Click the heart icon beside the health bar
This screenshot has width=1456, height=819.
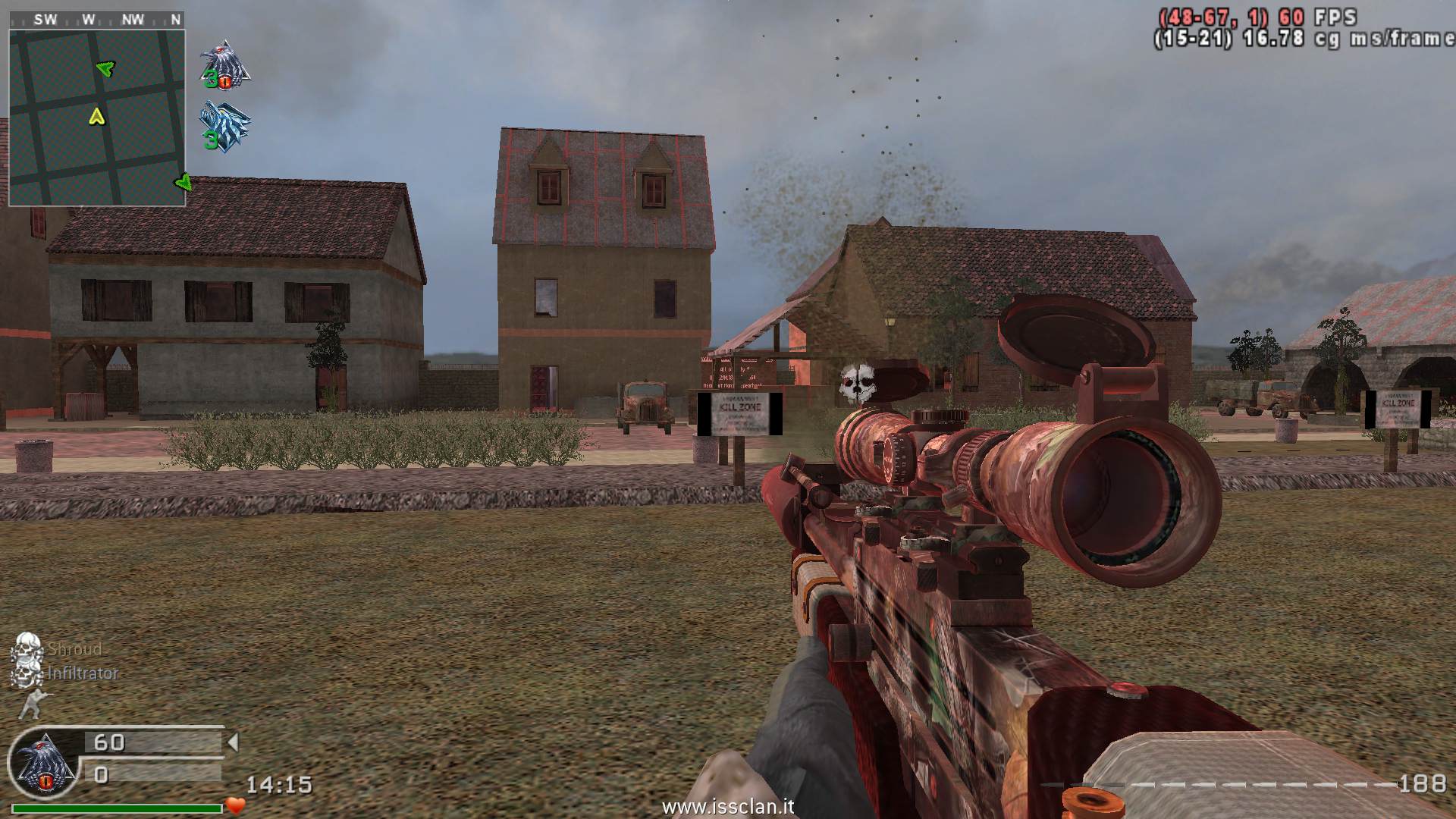pos(235,806)
